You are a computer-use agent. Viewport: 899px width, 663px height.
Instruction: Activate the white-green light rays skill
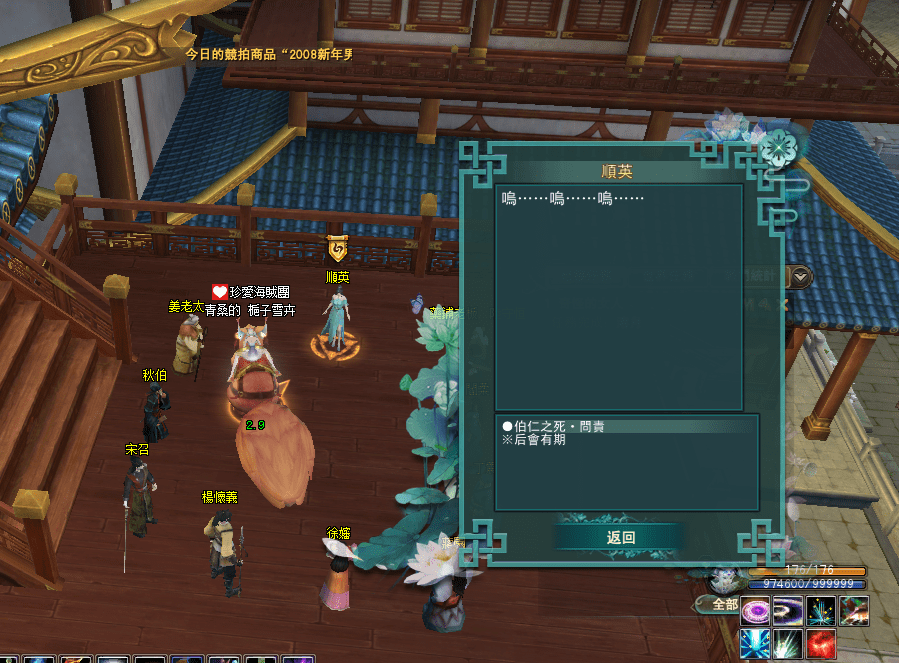point(788,643)
